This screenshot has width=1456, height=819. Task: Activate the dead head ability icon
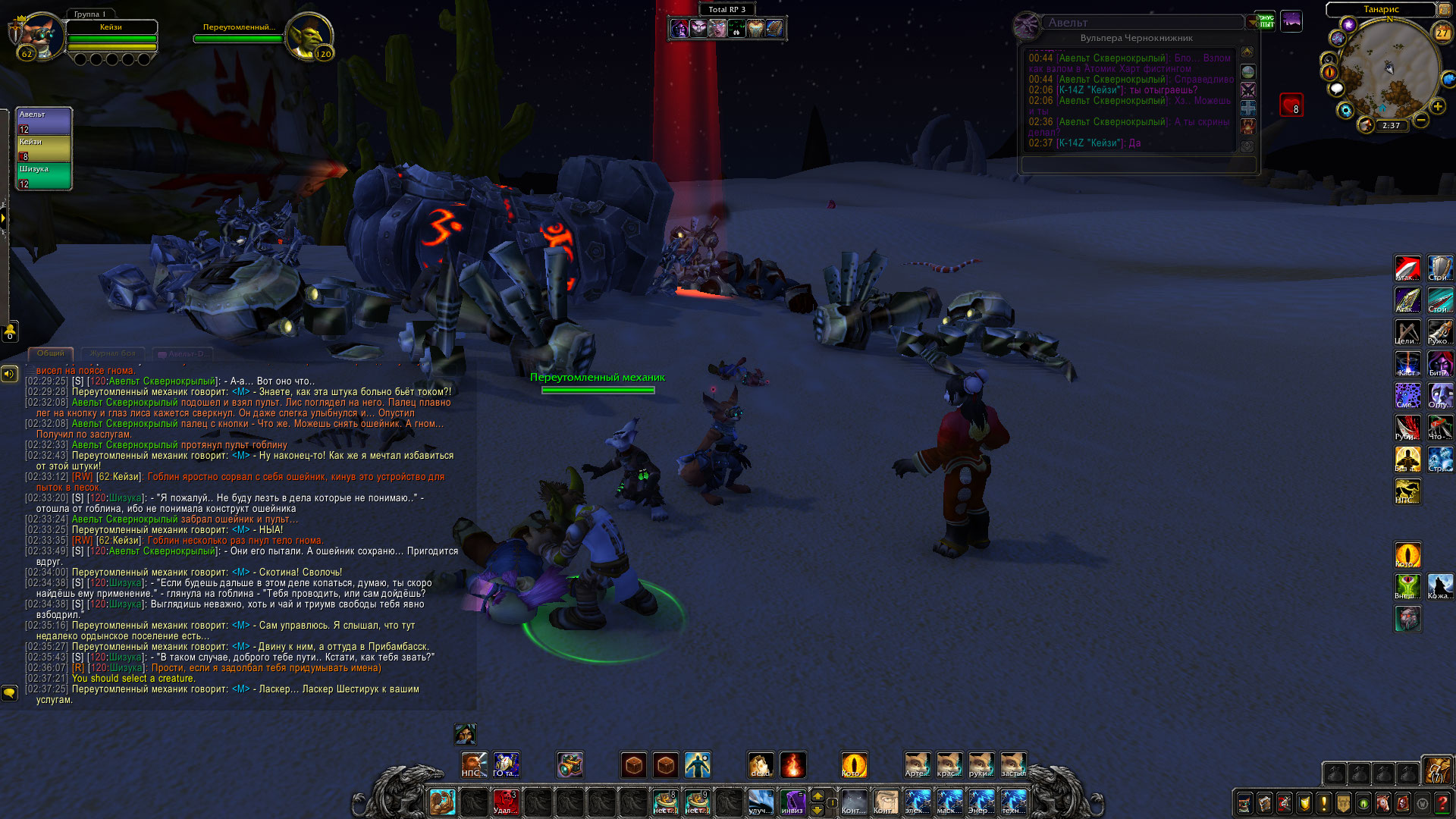(761, 765)
